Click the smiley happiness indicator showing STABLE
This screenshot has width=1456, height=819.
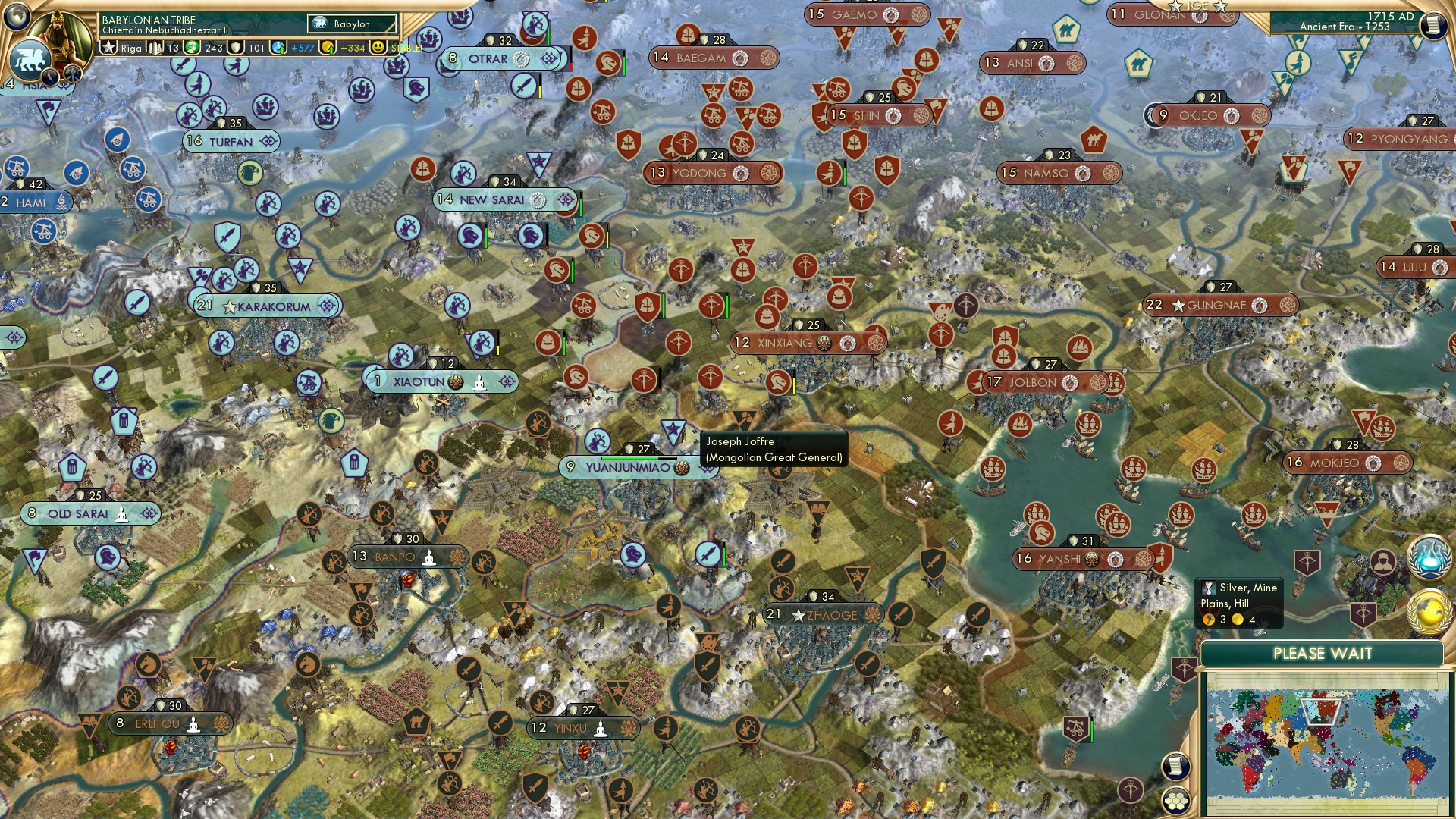[x=377, y=47]
